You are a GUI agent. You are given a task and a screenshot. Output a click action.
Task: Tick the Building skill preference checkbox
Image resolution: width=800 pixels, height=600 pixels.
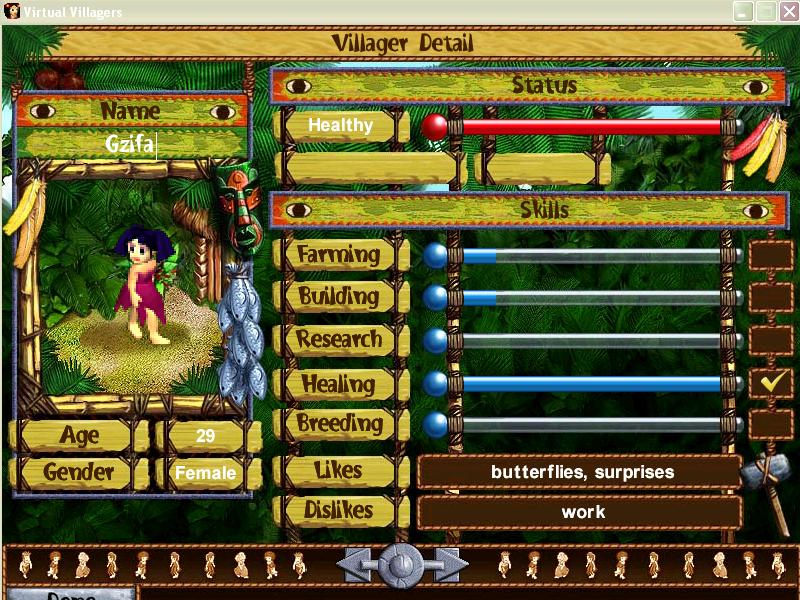[x=770, y=297]
